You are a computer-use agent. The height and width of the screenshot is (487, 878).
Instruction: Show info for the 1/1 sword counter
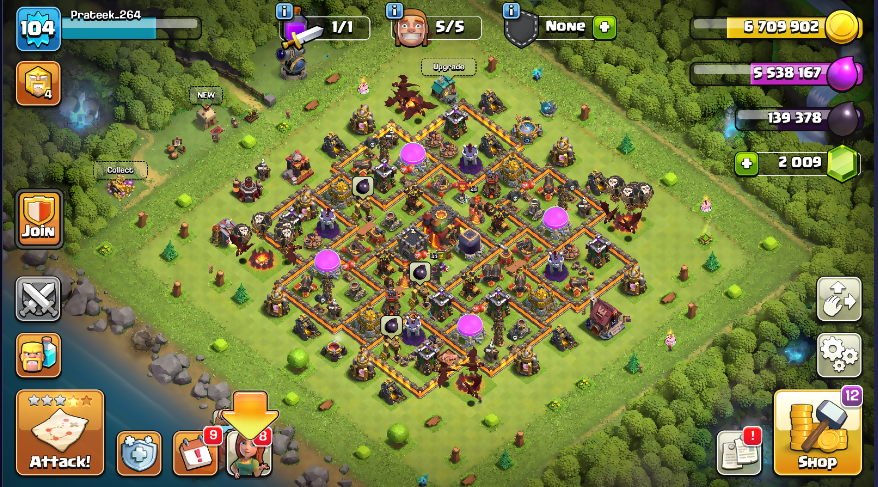(285, 11)
